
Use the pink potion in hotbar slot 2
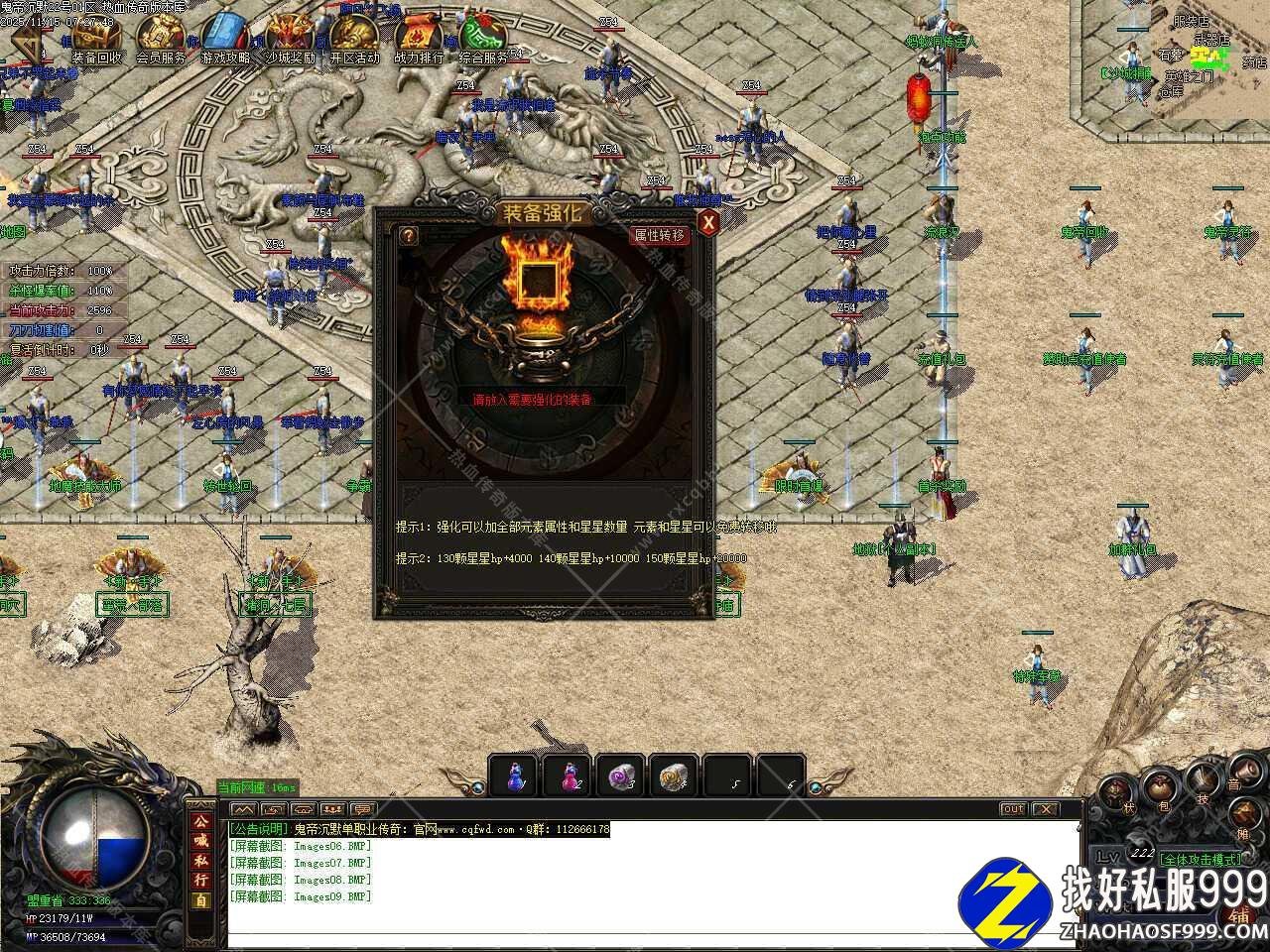(570, 775)
